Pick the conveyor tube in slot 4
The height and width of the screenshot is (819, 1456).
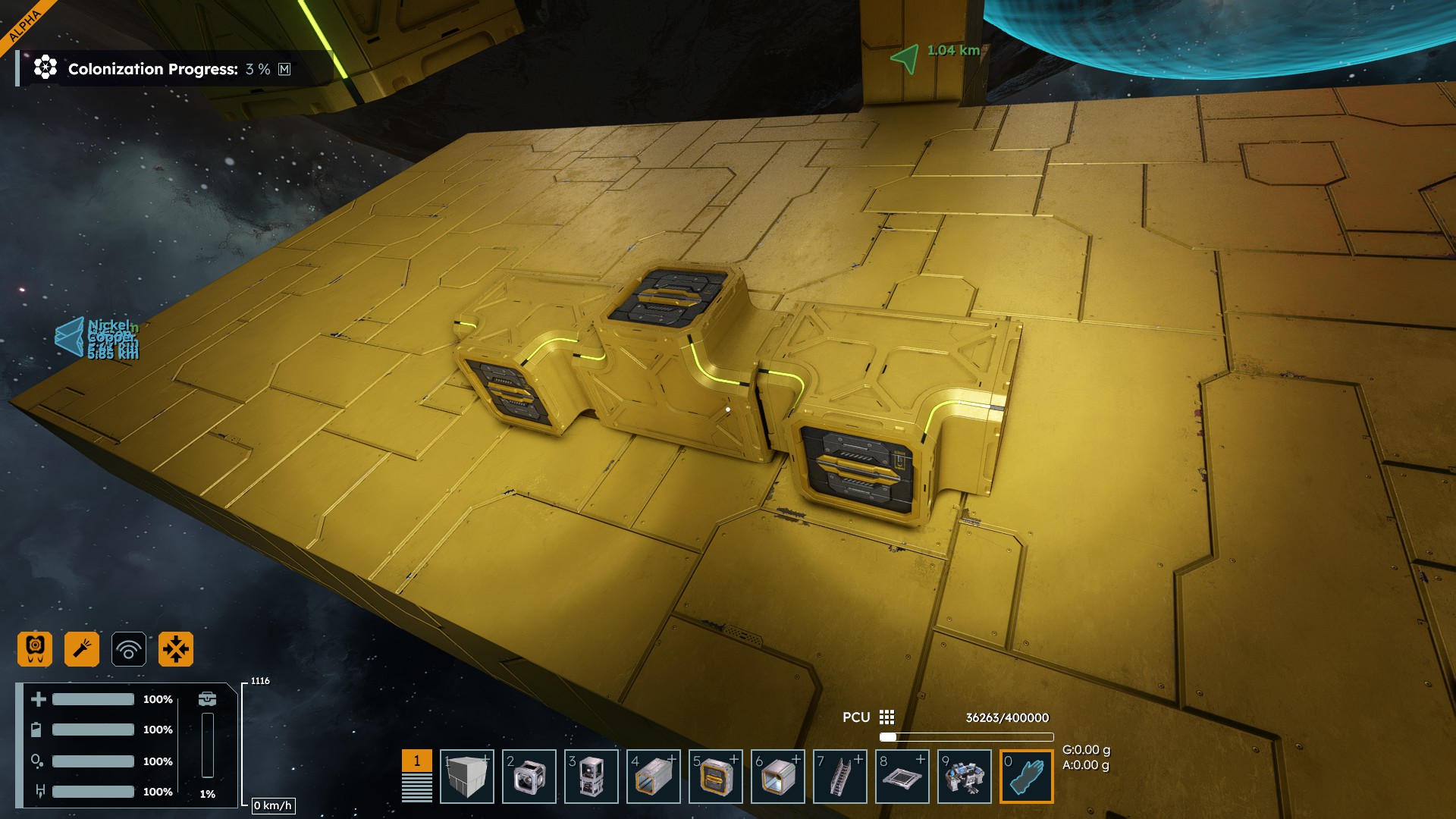coord(653,777)
